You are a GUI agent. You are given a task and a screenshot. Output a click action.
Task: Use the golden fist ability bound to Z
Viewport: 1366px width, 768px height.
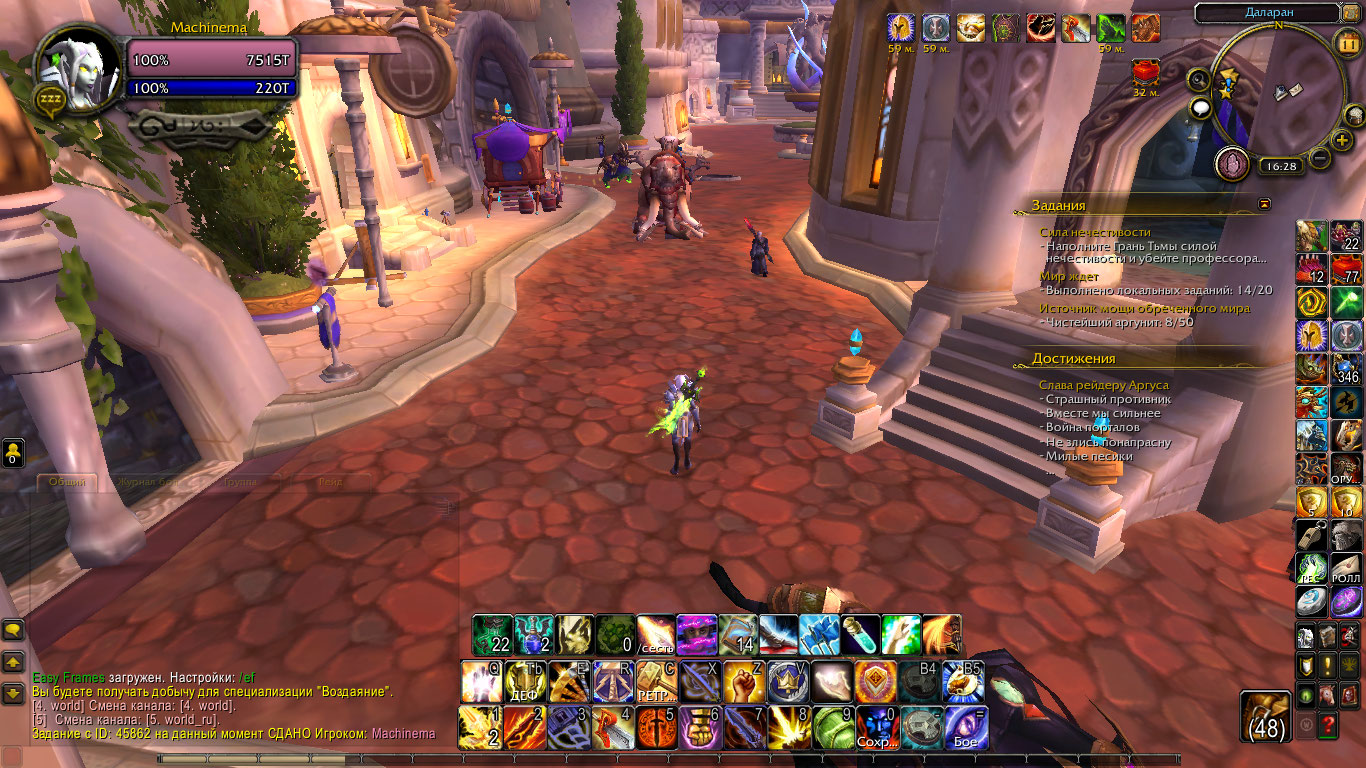pos(743,682)
